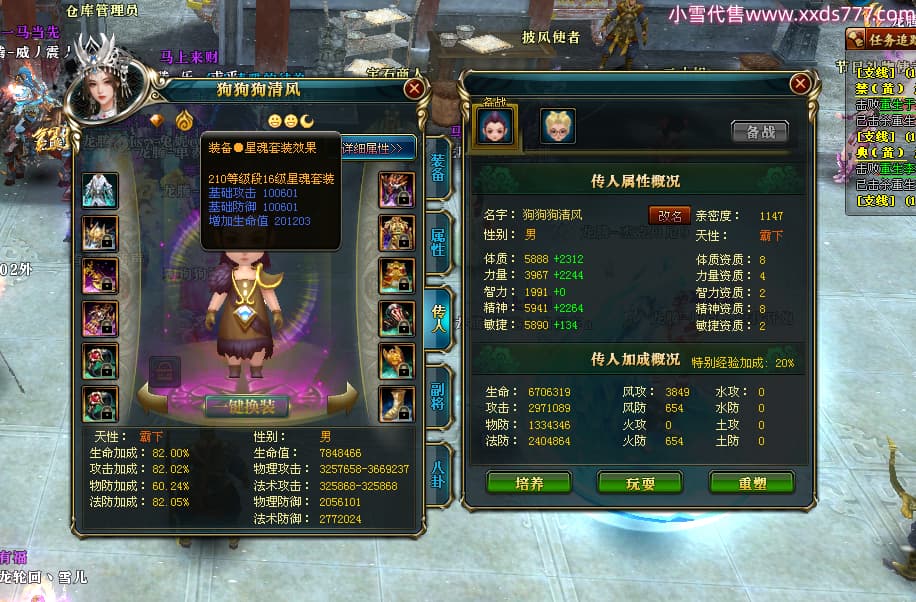Show 详细属性 detailed attributes

coord(377,148)
